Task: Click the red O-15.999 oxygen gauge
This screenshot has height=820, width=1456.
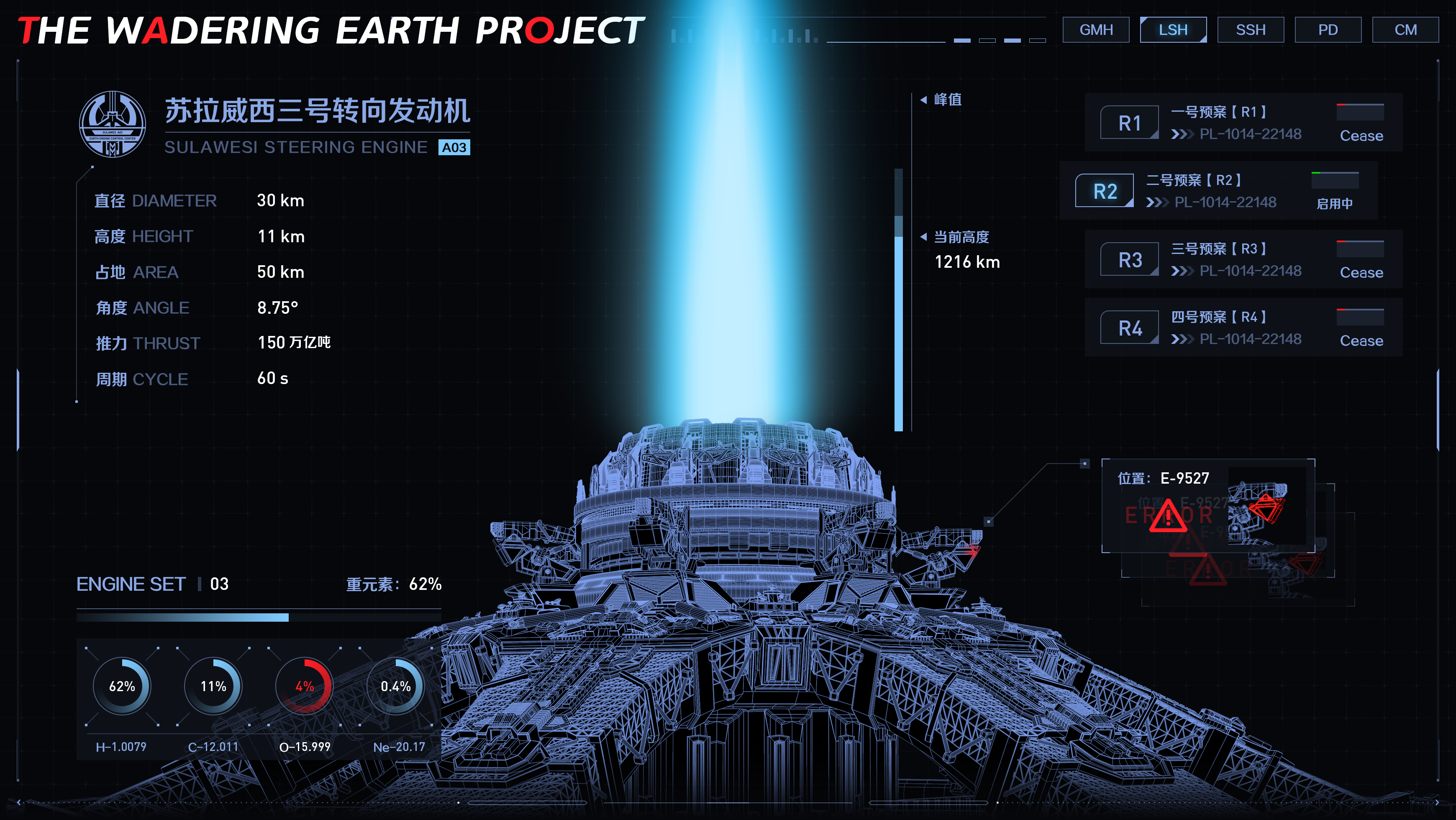Action: pyautogui.click(x=304, y=686)
